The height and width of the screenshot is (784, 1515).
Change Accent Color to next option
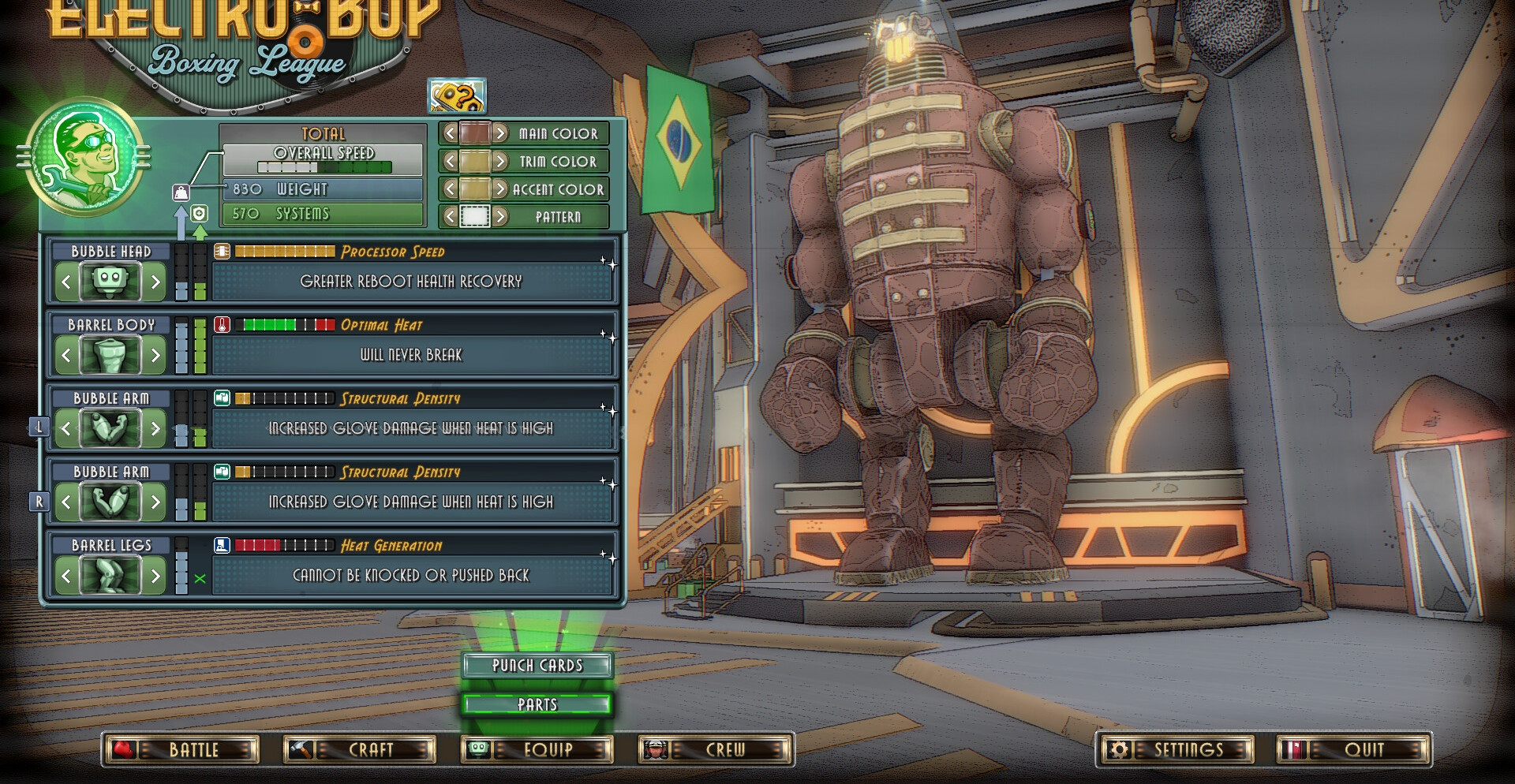click(x=500, y=189)
